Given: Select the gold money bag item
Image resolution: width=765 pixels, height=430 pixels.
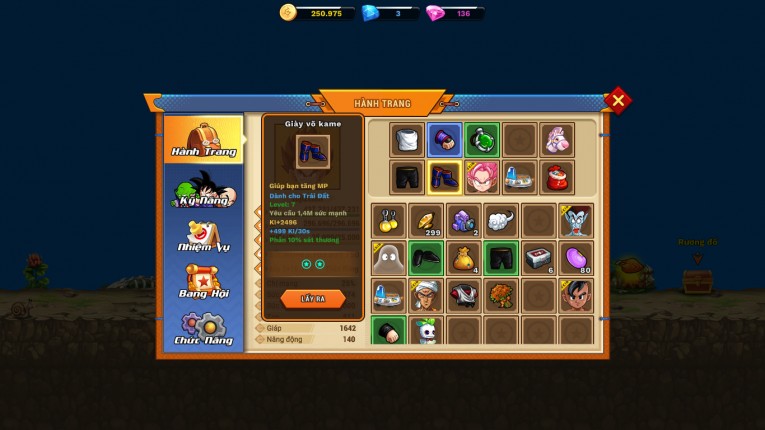Looking at the screenshot, I should coord(463,258).
